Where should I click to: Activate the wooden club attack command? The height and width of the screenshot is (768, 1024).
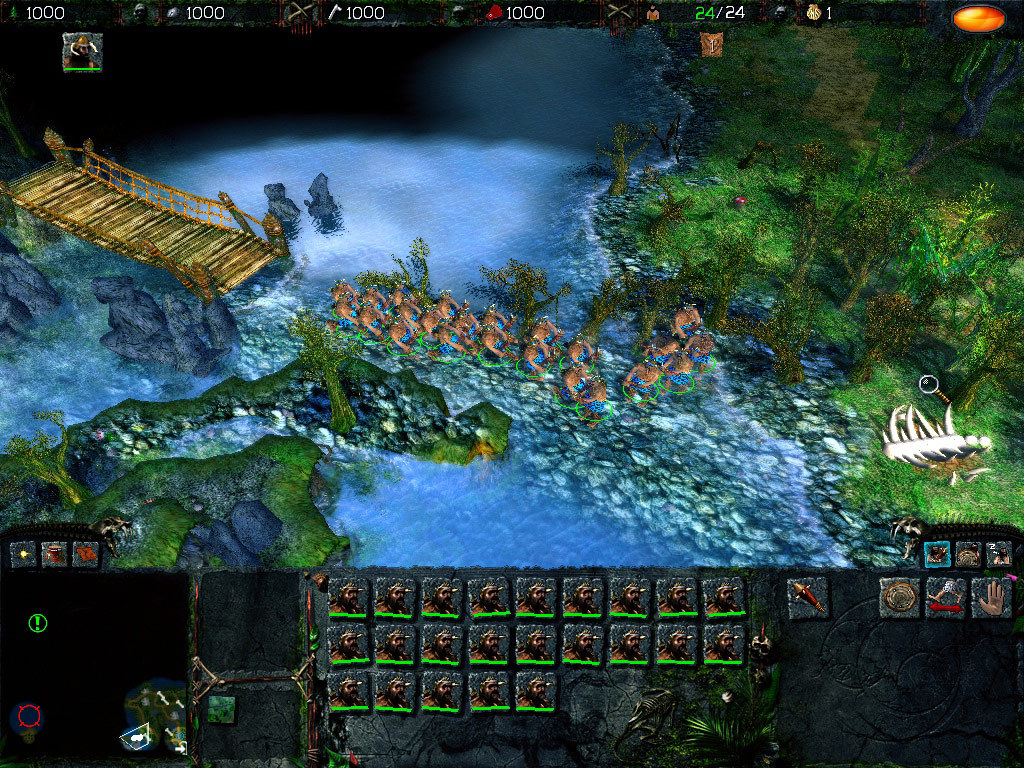(807, 597)
